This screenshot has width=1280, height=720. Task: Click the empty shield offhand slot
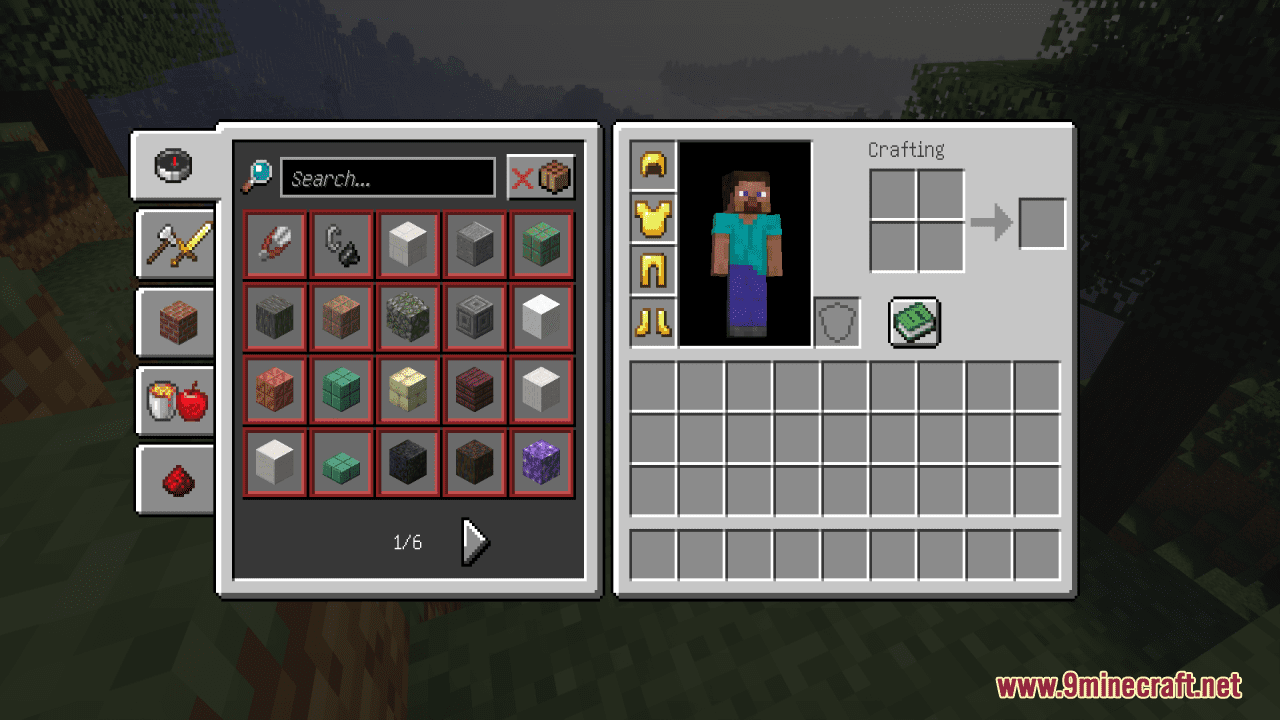(836, 320)
